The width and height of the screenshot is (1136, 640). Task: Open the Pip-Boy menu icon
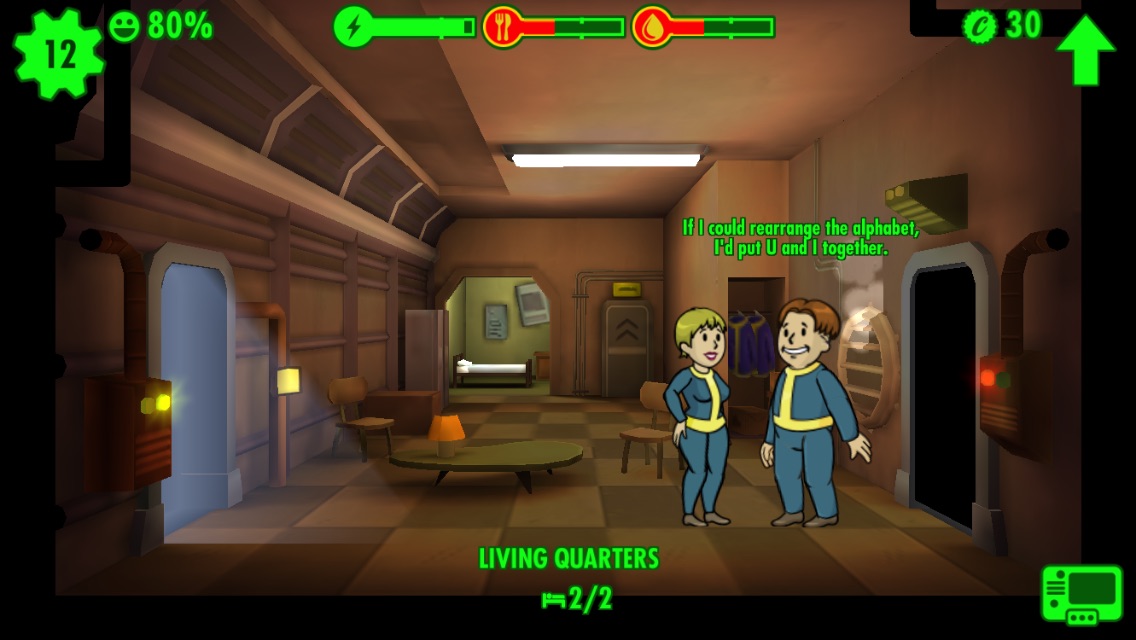coord(1081,593)
